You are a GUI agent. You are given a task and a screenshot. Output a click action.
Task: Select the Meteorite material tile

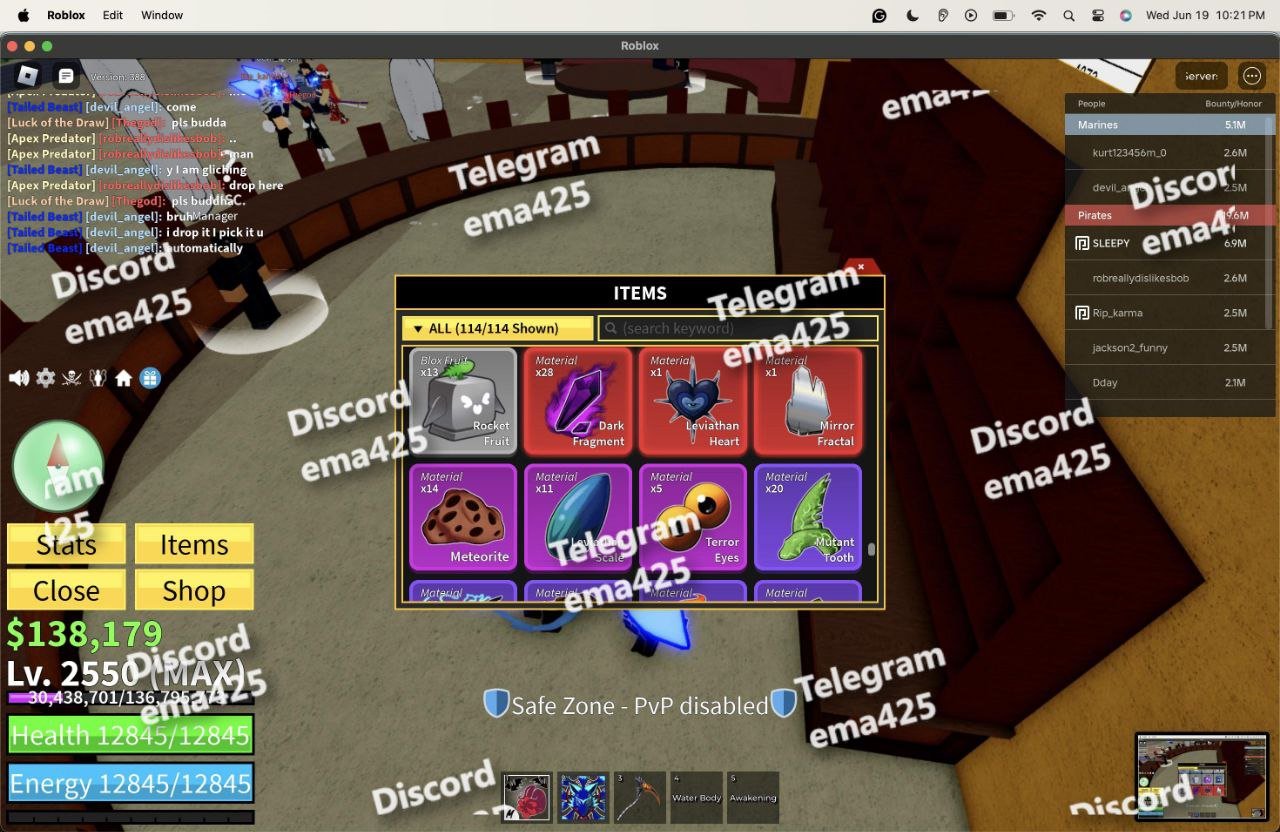[x=463, y=516]
